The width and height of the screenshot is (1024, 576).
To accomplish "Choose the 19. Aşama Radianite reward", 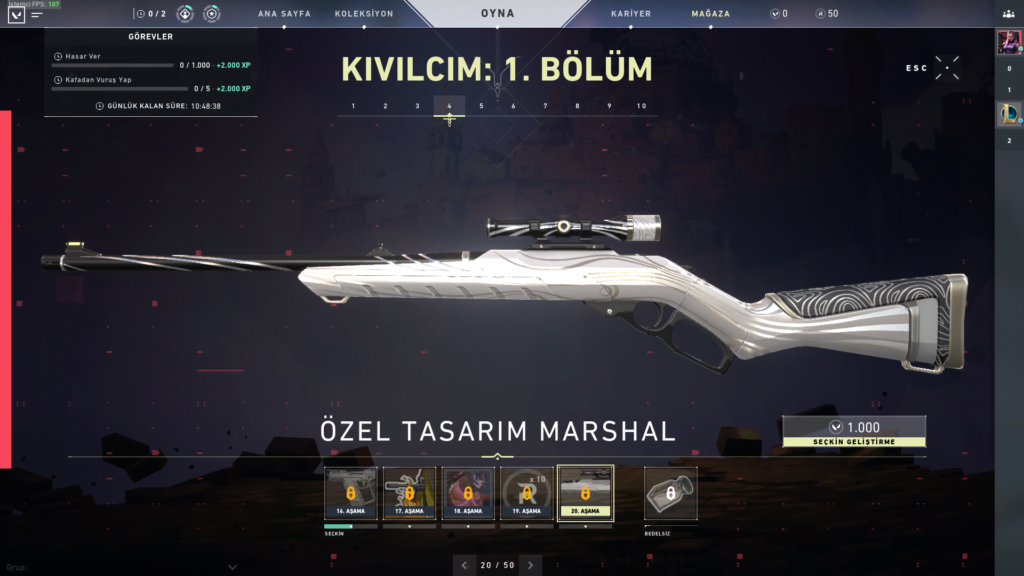I will (526, 493).
